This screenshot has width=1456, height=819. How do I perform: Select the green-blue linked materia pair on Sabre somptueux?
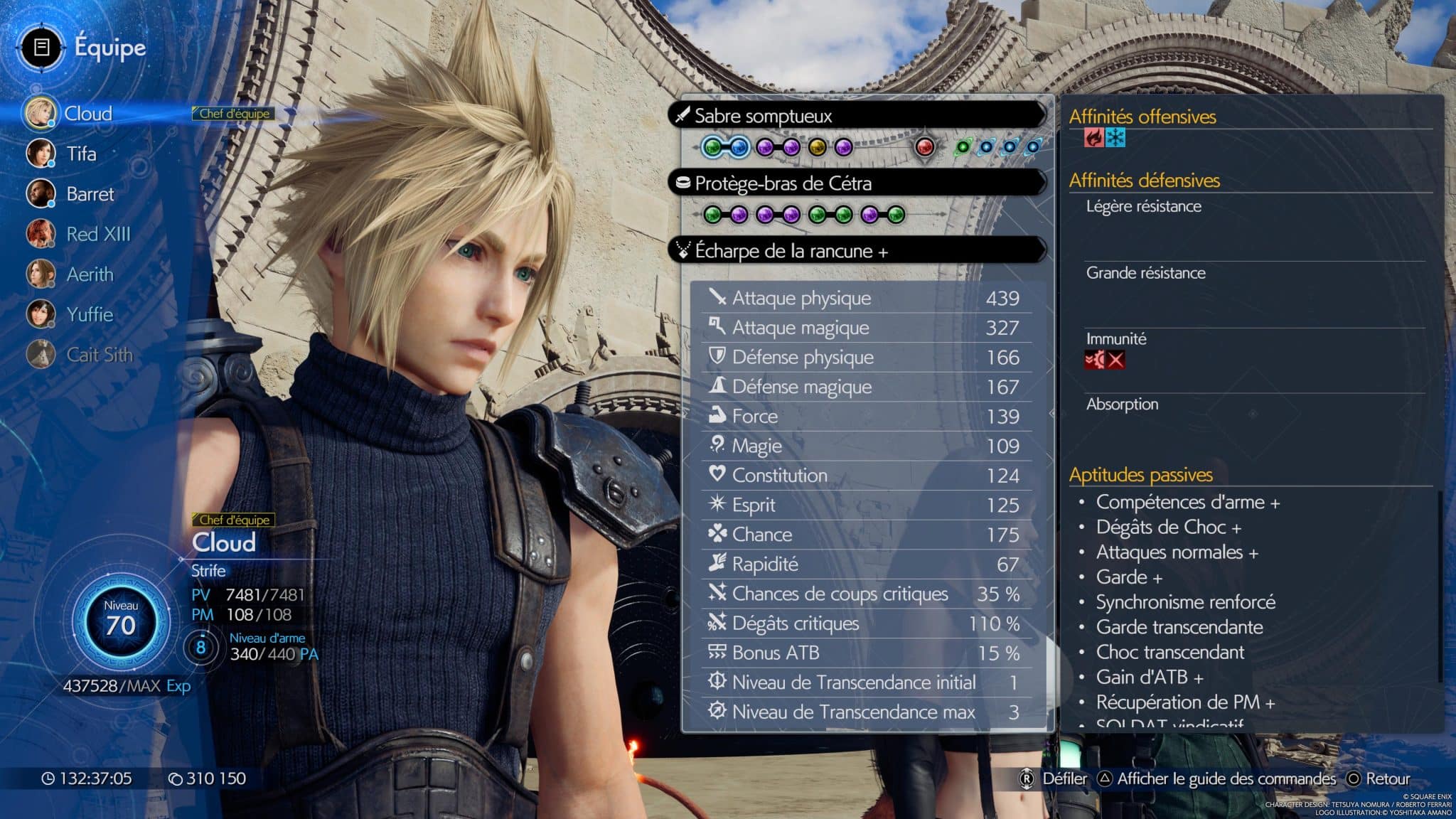tap(725, 146)
